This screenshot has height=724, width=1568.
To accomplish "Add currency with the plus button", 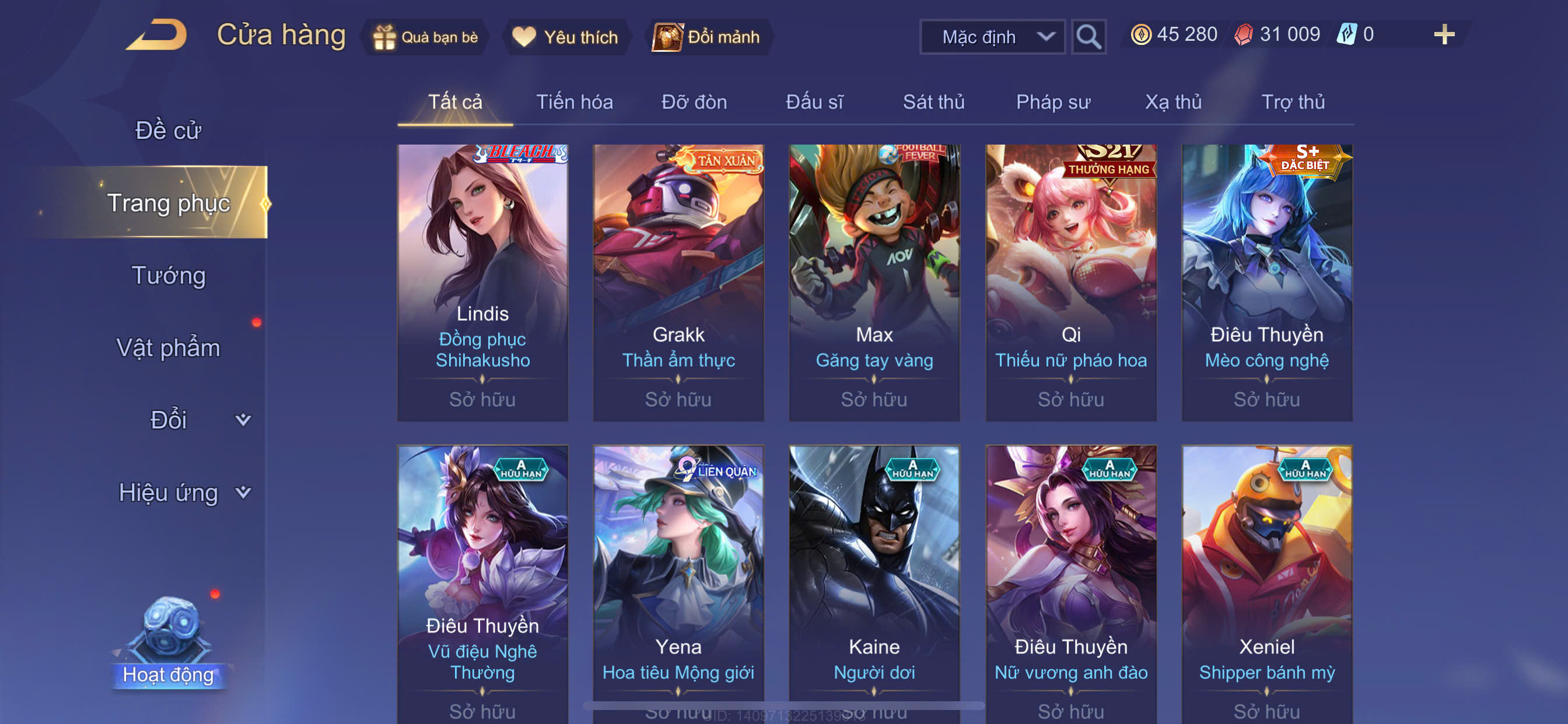I will (x=1443, y=34).
